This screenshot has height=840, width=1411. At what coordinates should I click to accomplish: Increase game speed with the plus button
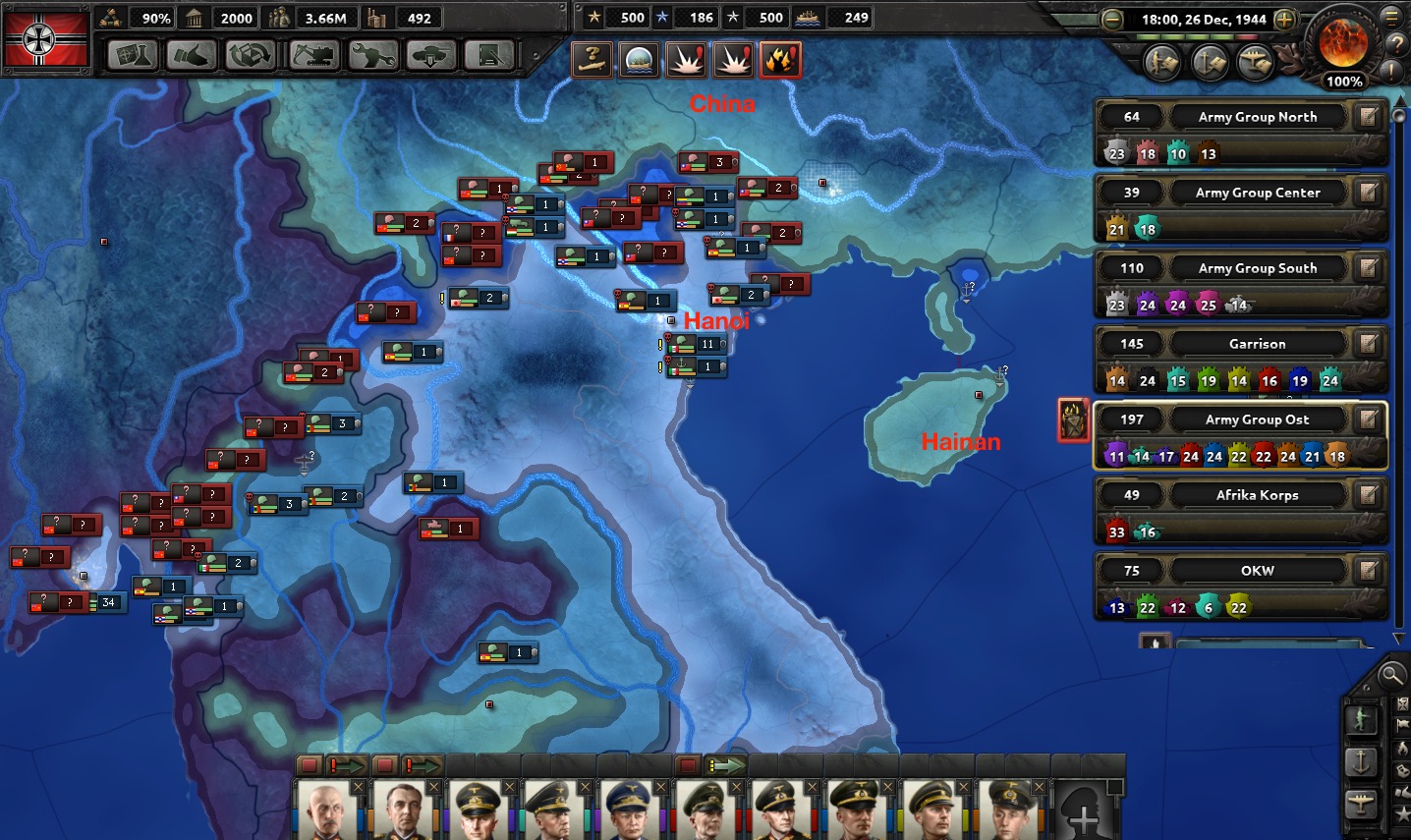click(x=1284, y=20)
